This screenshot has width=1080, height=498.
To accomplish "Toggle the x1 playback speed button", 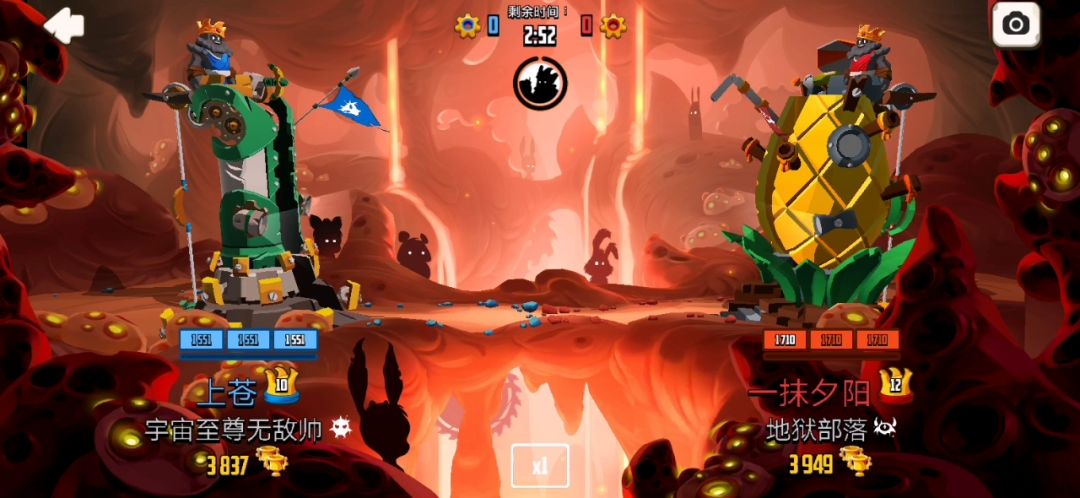I will pos(540,465).
